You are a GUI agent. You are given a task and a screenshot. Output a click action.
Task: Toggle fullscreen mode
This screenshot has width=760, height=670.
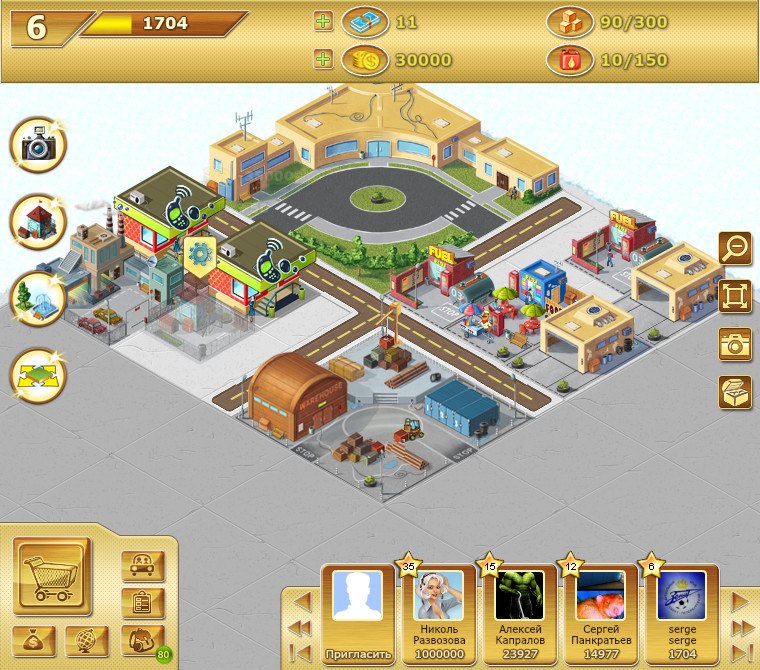tap(735, 296)
